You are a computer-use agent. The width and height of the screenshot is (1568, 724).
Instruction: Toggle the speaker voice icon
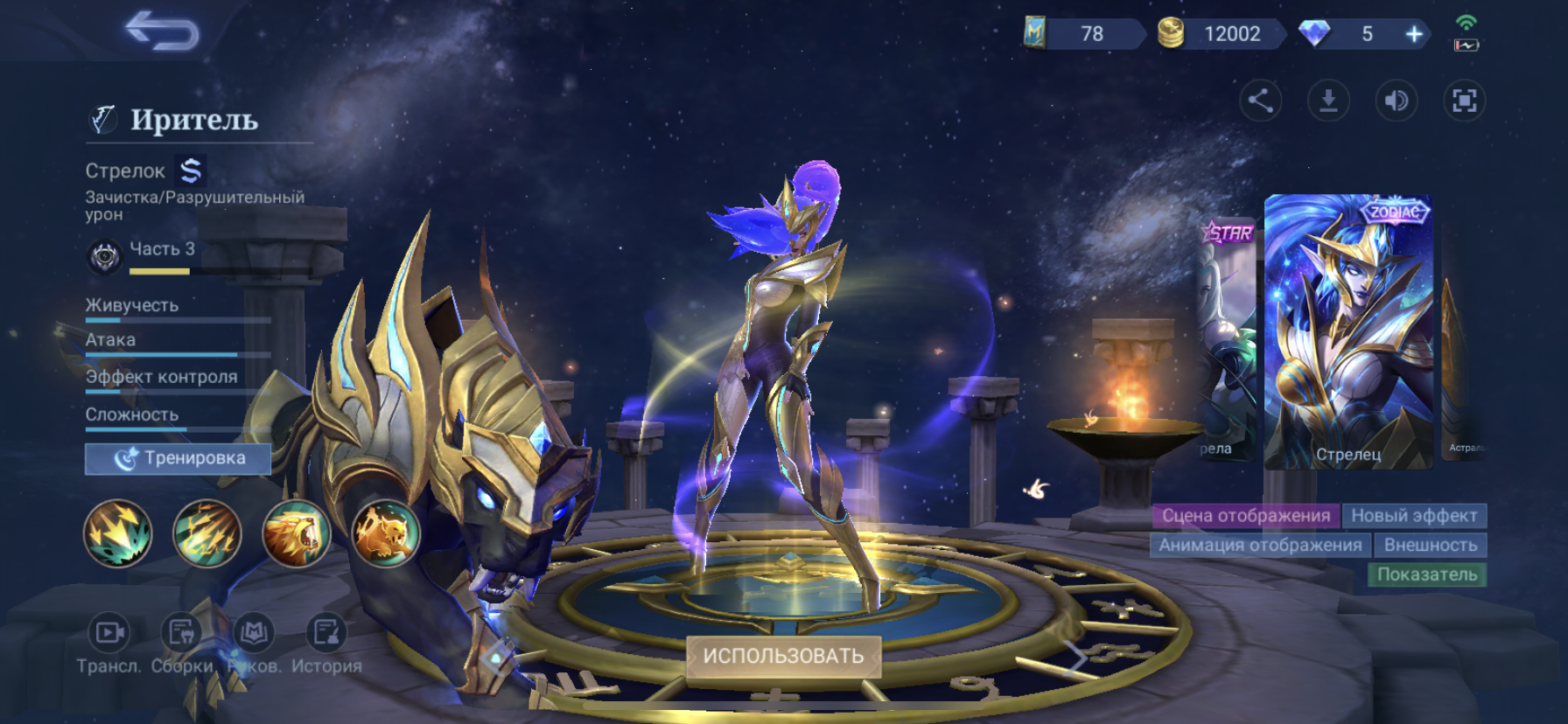[1396, 101]
